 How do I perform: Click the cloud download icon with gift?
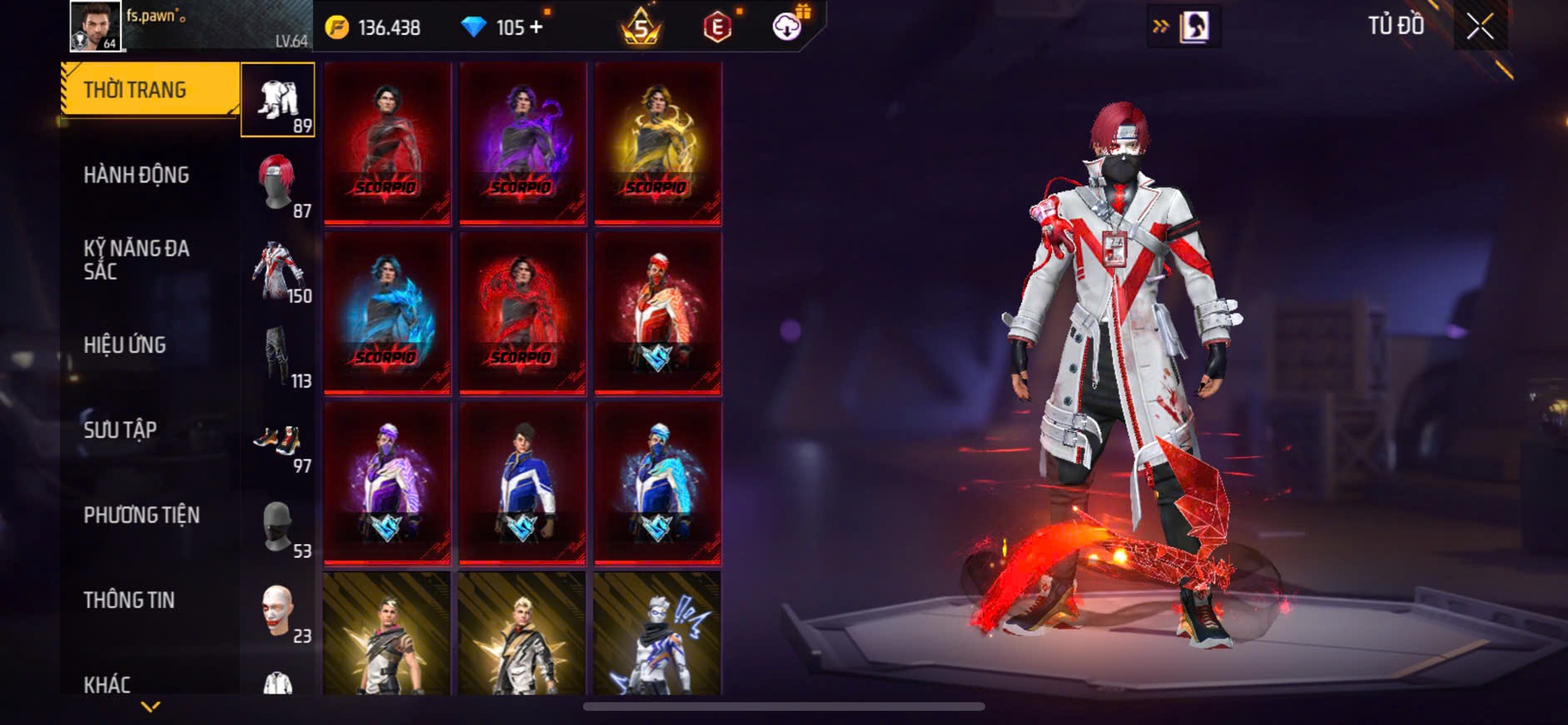[787, 27]
